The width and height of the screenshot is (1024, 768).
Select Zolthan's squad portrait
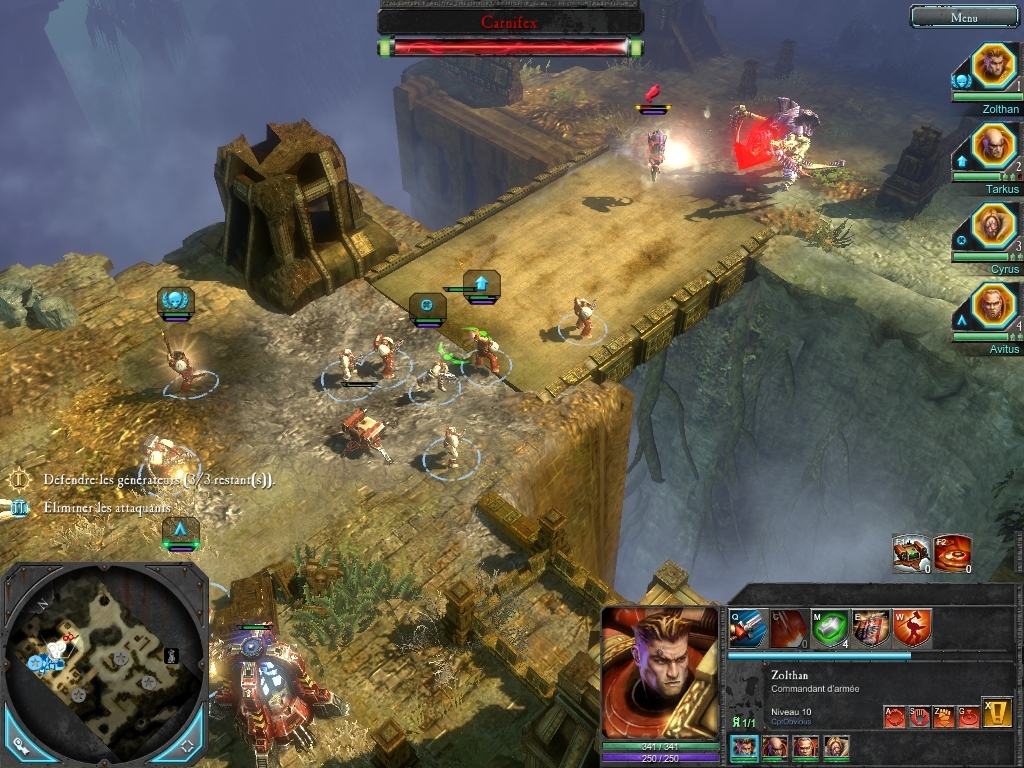click(993, 66)
